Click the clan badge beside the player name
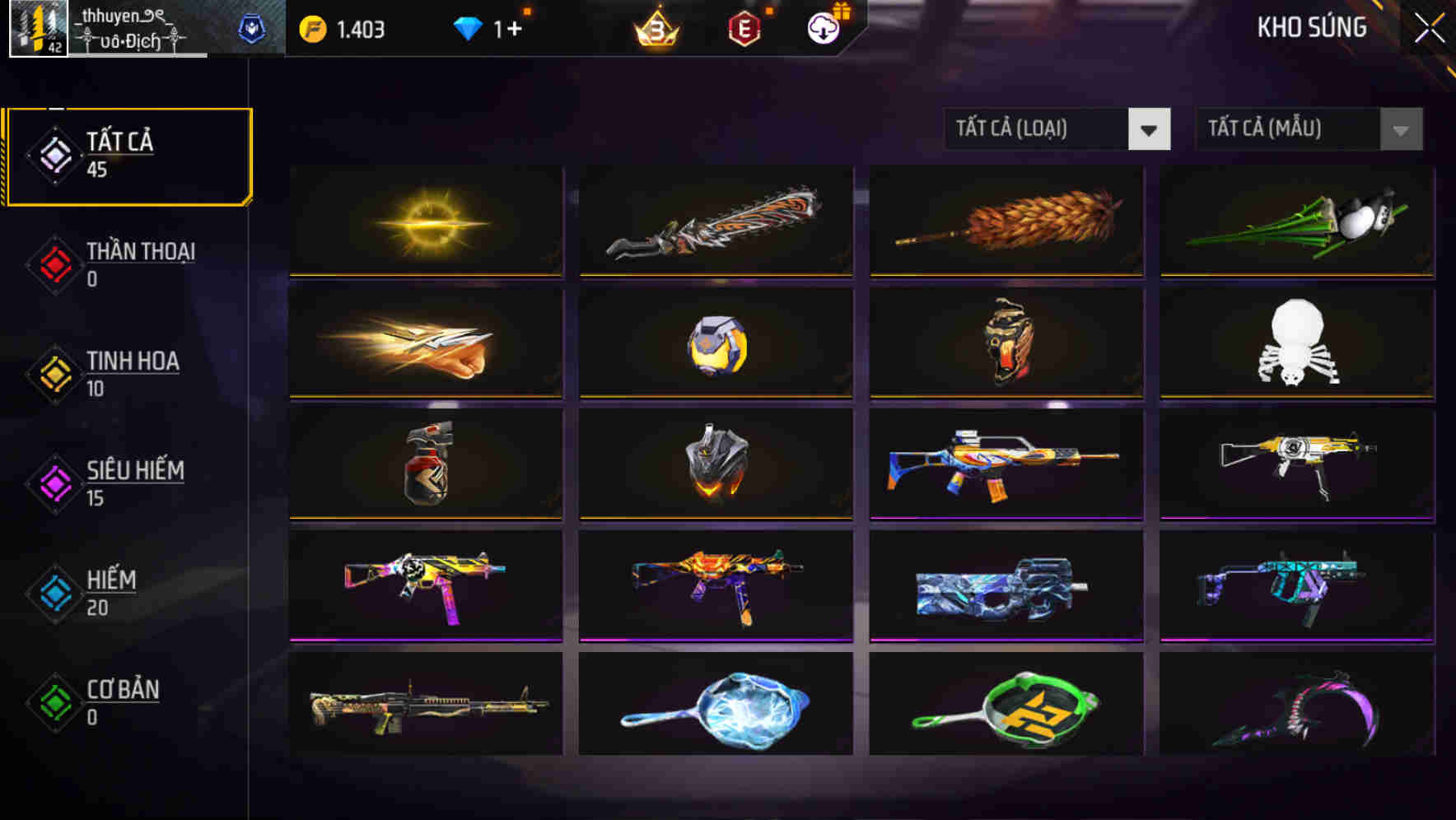The image size is (1456, 820). 253,27
